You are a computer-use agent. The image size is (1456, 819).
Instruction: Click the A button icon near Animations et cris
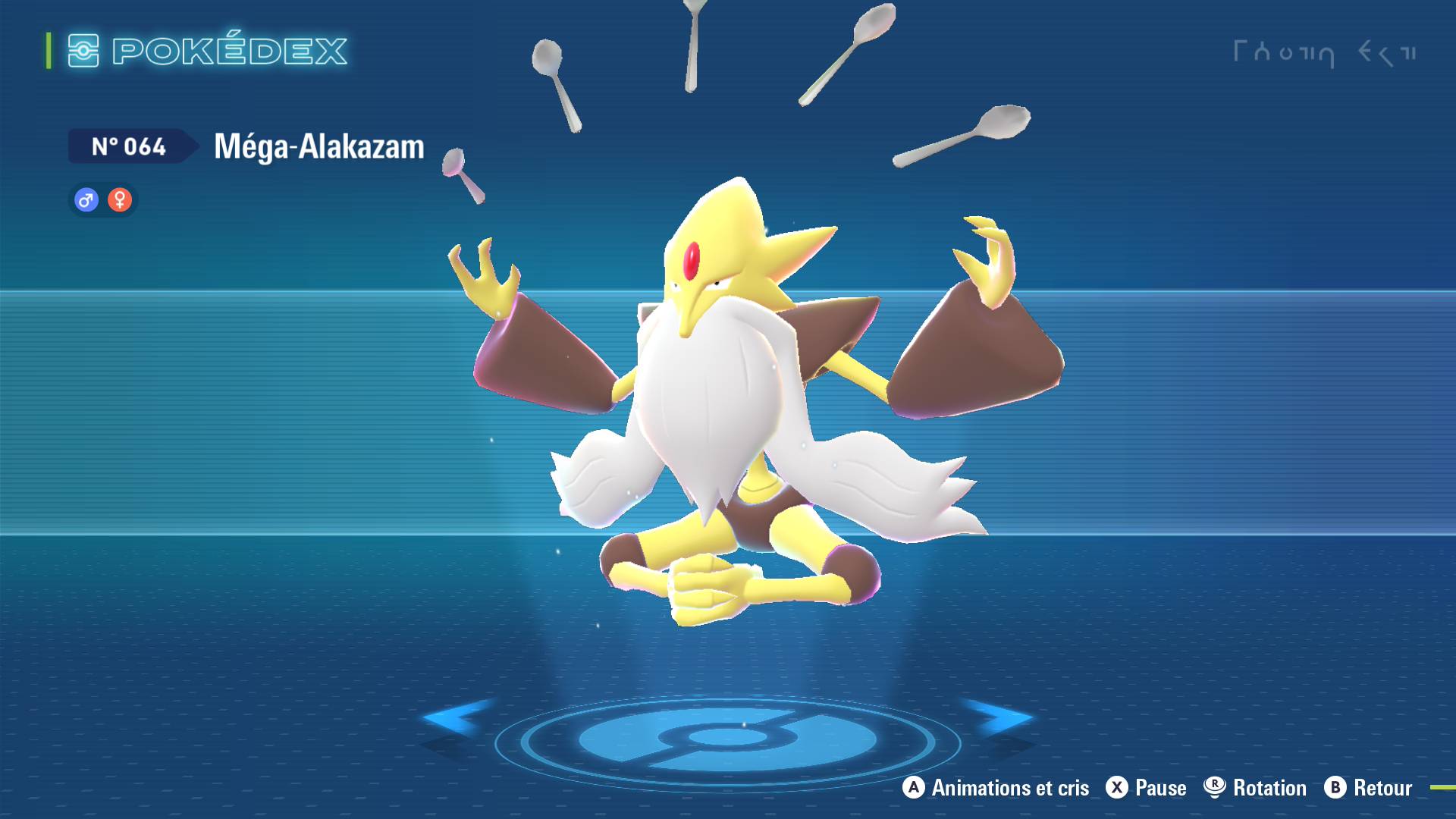coord(912,788)
